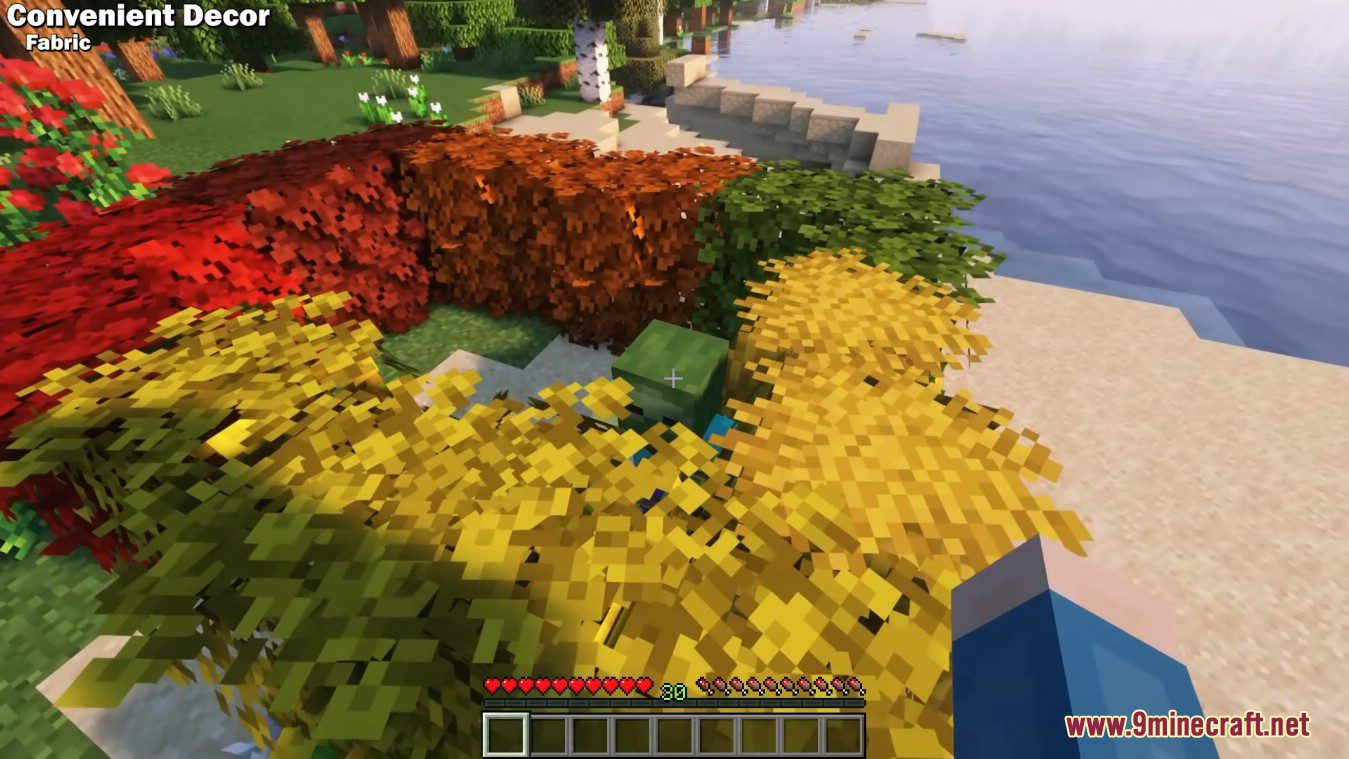Click the Fabric label under the title

coord(62,43)
